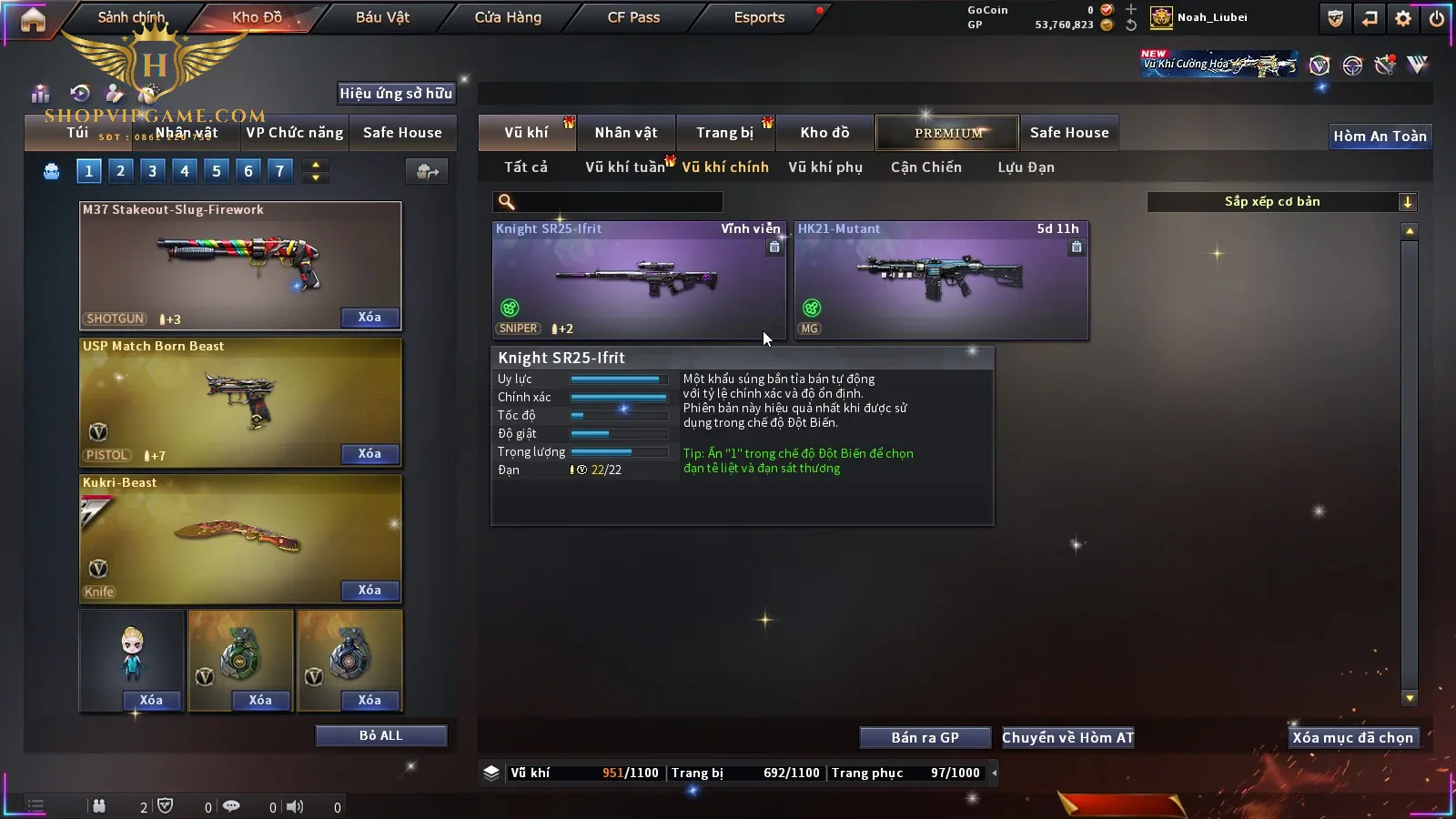
Task: Open the Esports menu
Action: [x=759, y=17]
